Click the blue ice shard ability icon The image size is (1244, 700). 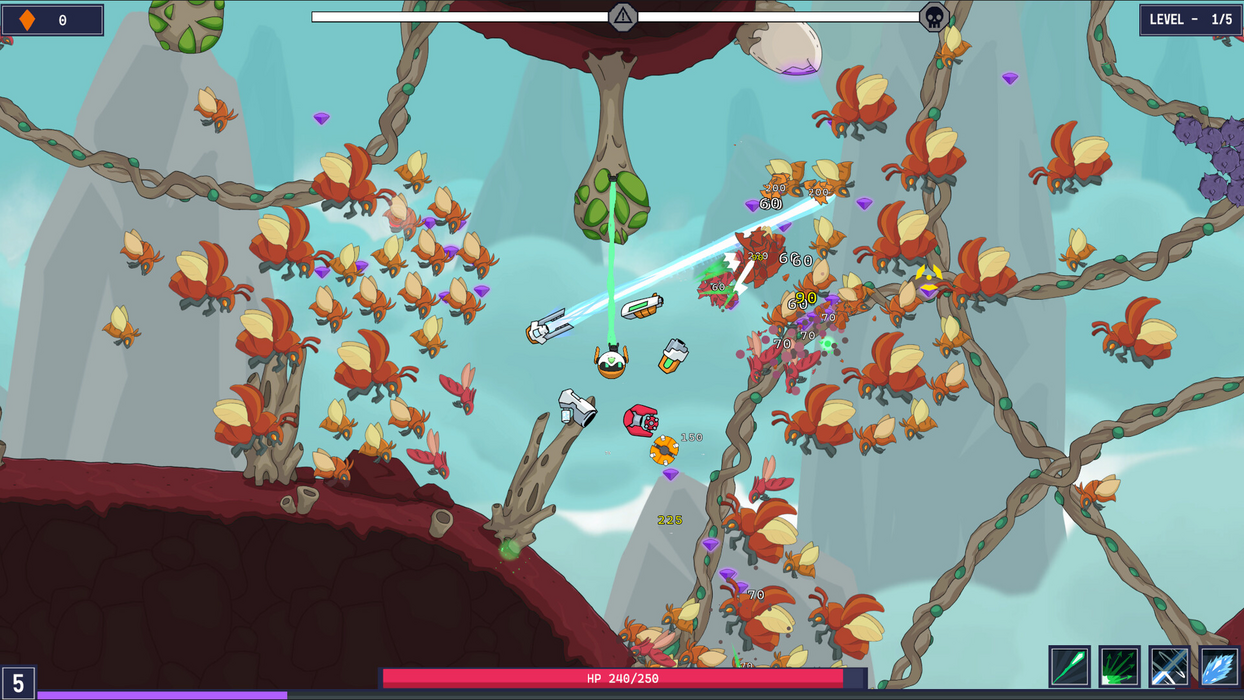point(1219,666)
